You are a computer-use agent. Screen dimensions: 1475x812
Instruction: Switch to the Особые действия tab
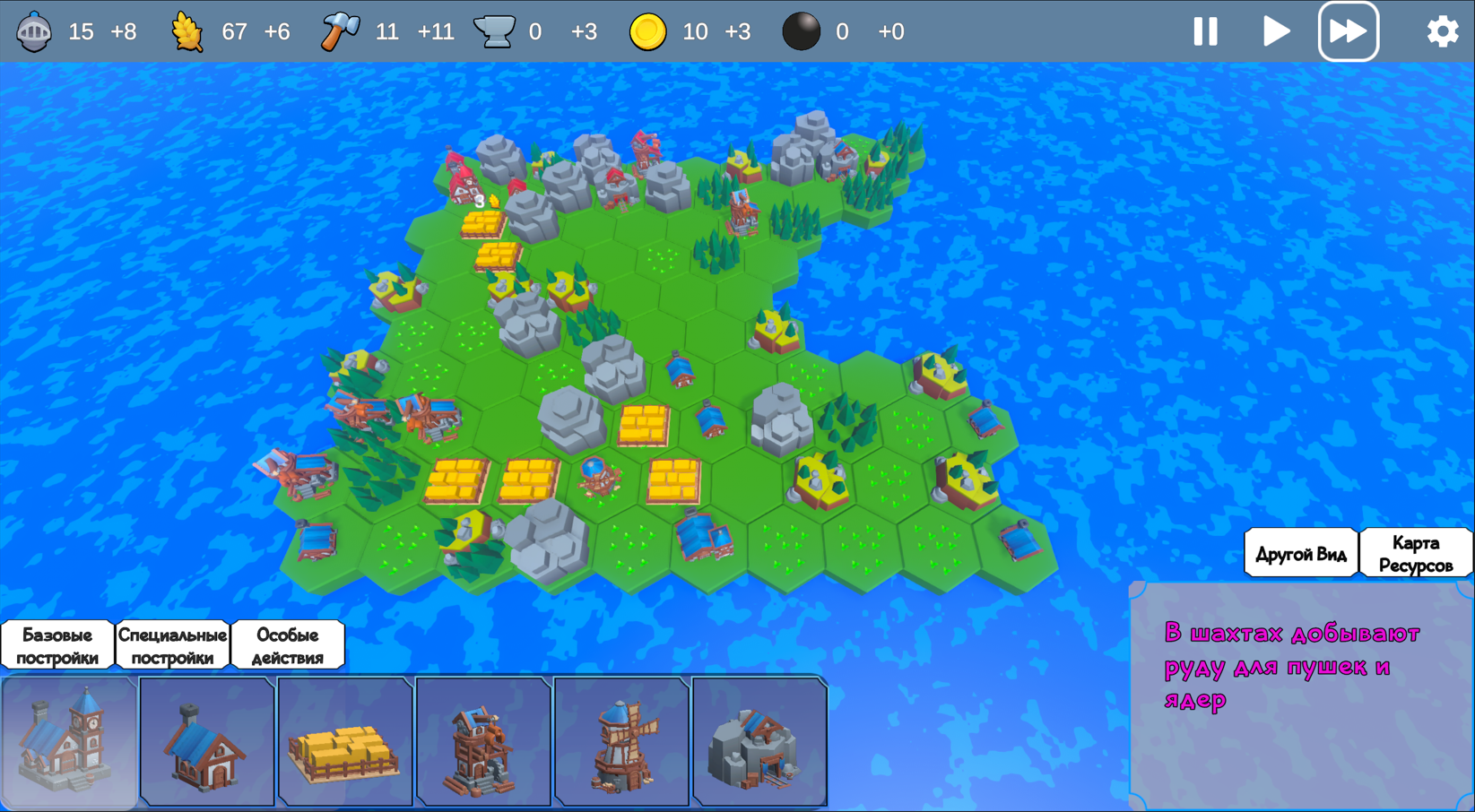click(x=288, y=644)
